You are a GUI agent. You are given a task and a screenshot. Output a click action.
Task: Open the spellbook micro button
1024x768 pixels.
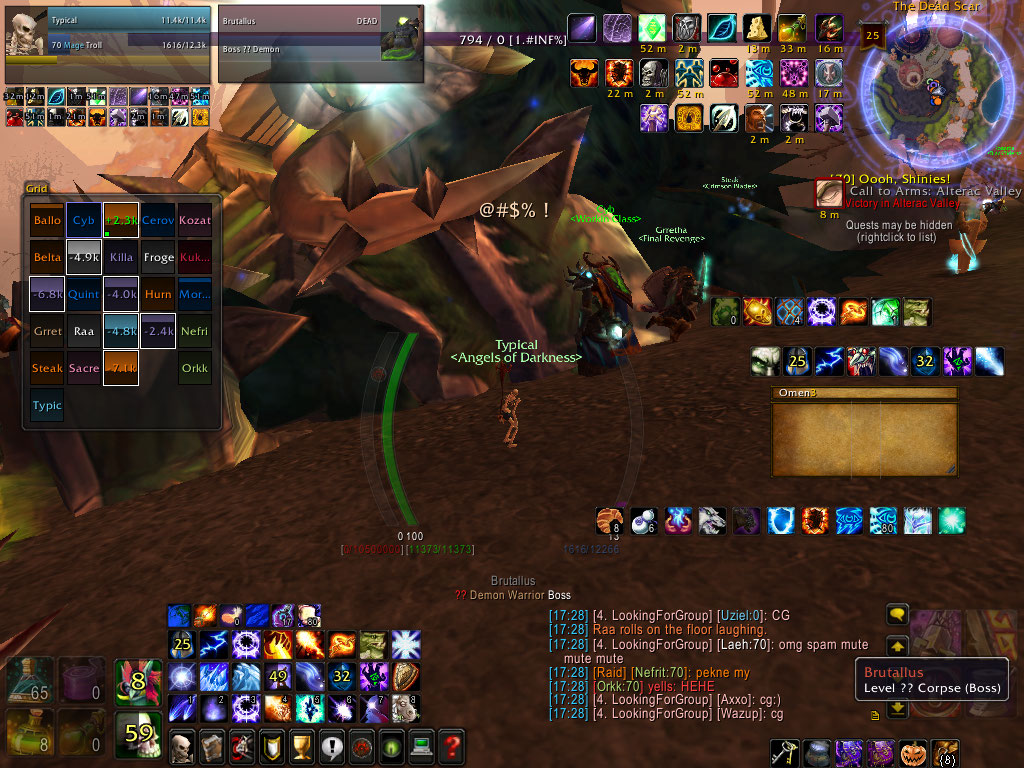211,745
